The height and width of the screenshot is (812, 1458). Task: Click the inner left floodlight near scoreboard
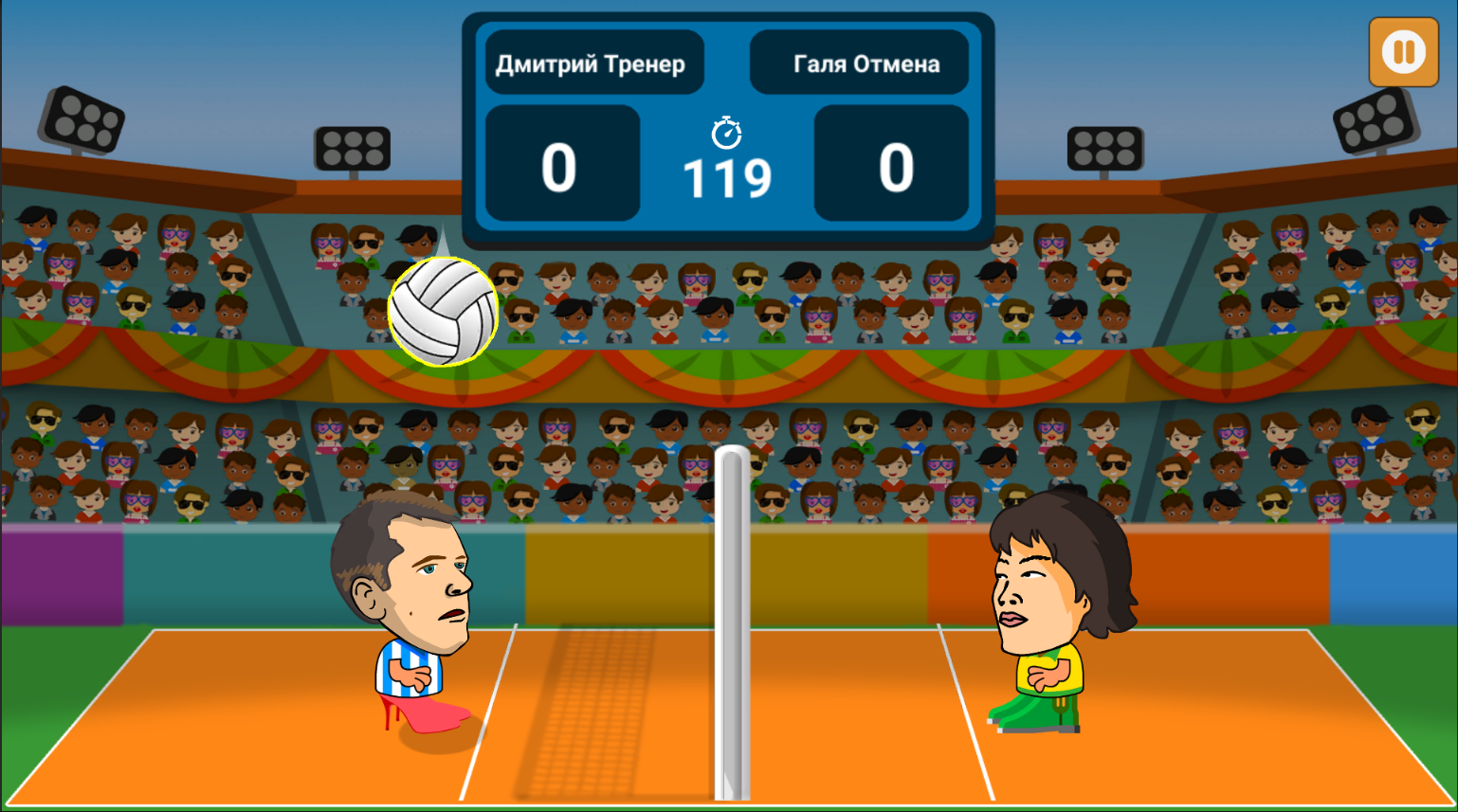click(x=354, y=150)
